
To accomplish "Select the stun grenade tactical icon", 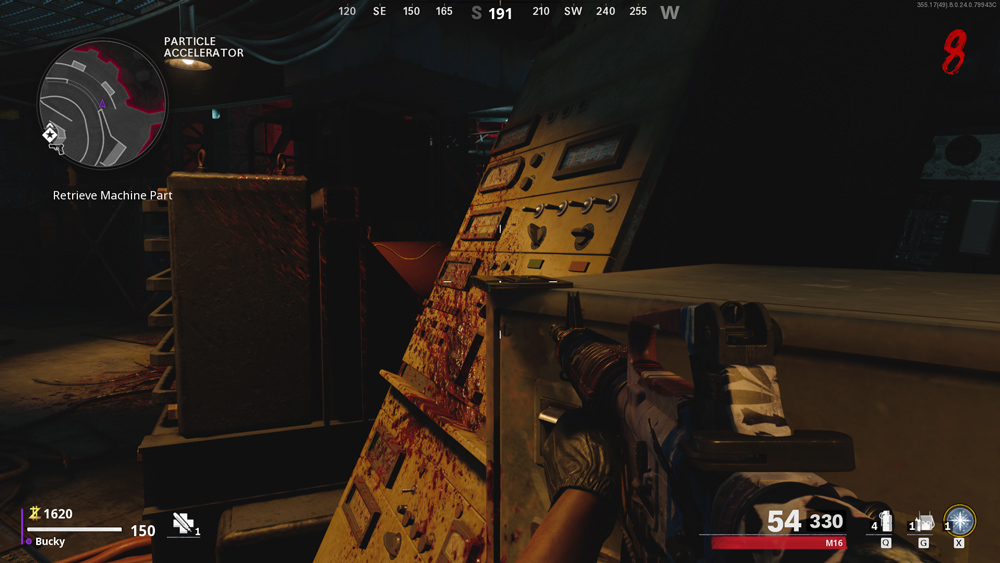I will point(885,522).
